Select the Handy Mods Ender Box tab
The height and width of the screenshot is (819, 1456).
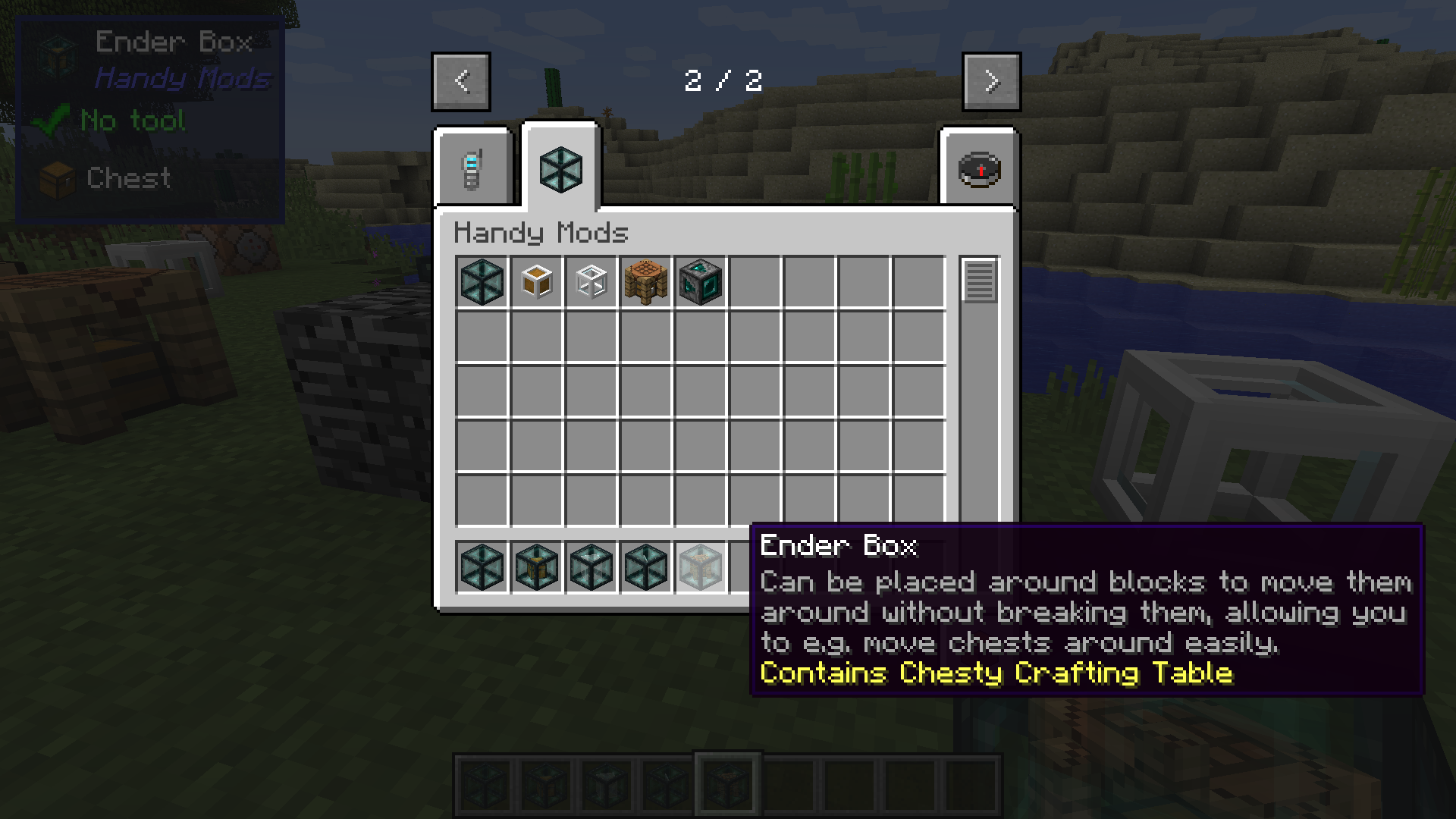pyautogui.click(x=561, y=168)
